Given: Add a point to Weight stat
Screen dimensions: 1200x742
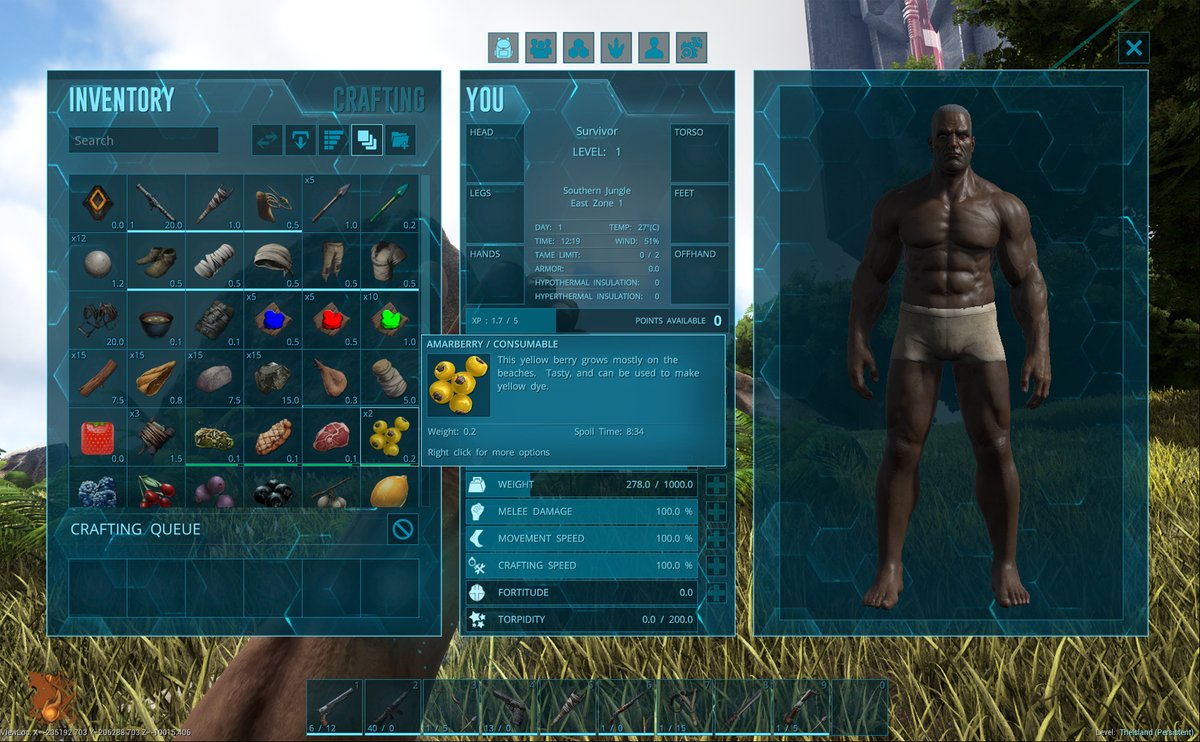Looking at the screenshot, I should coord(716,485).
